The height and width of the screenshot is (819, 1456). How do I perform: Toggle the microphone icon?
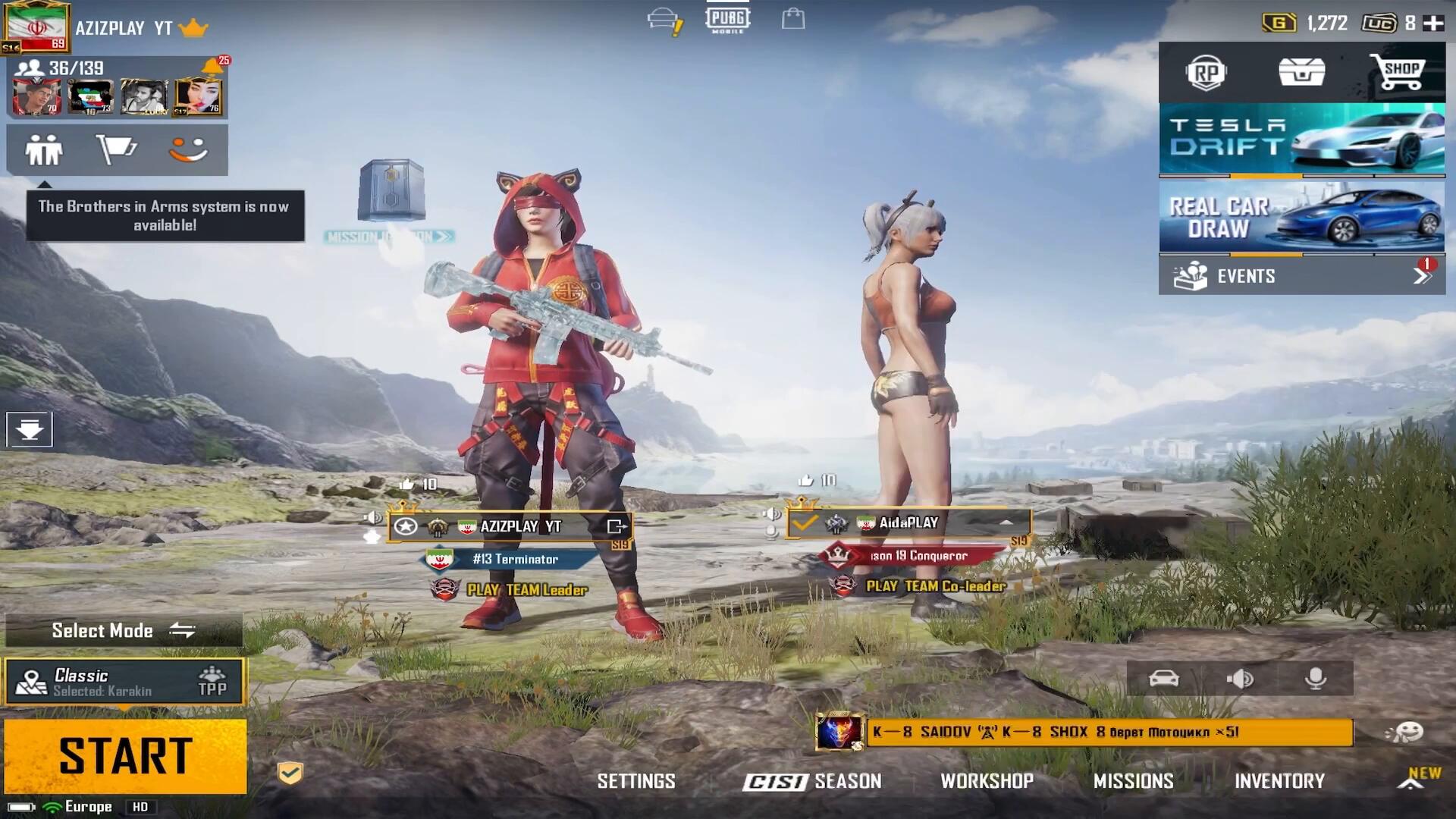[1316, 679]
